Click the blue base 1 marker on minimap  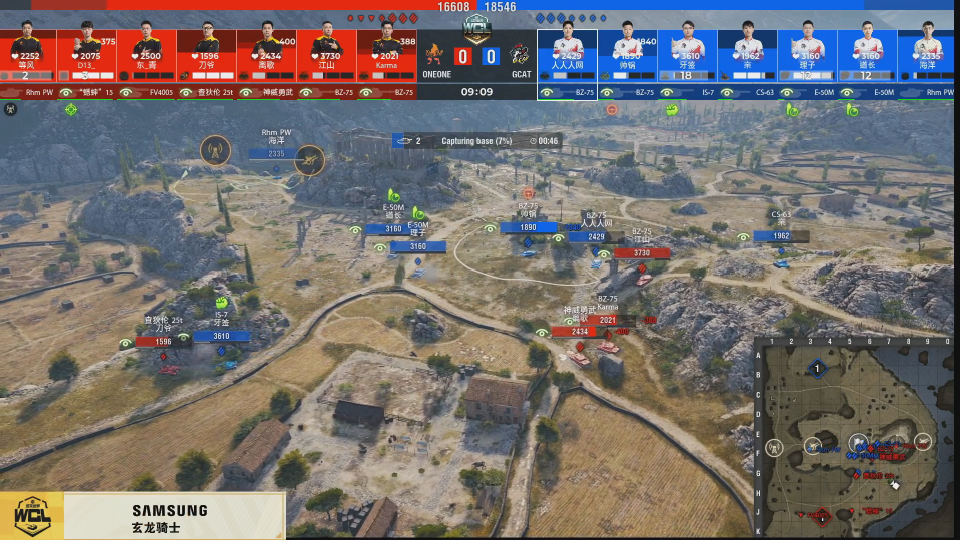tap(817, 369)
